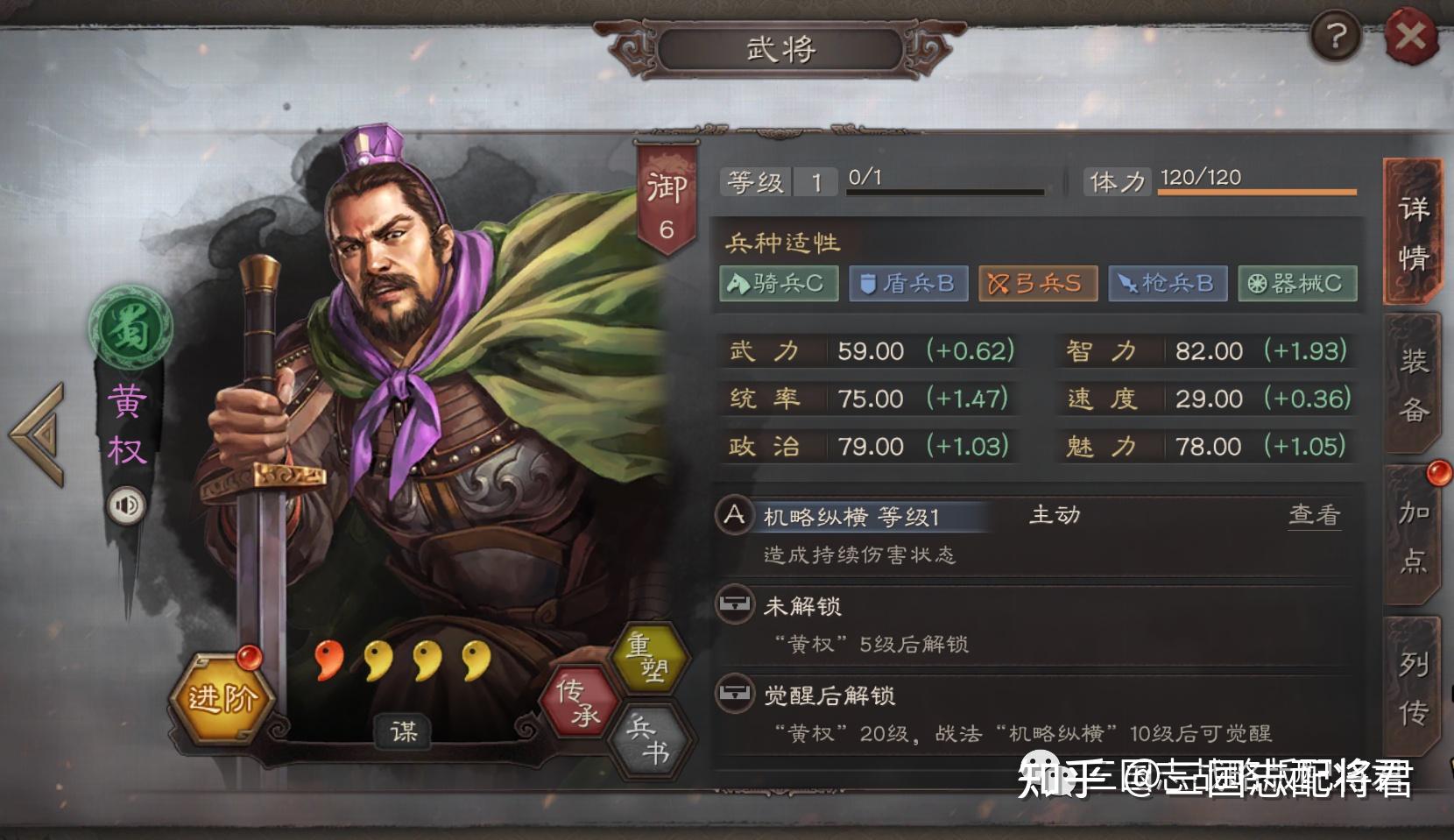Click the A skill badge for 机略纵横

[x=734, y=516]
